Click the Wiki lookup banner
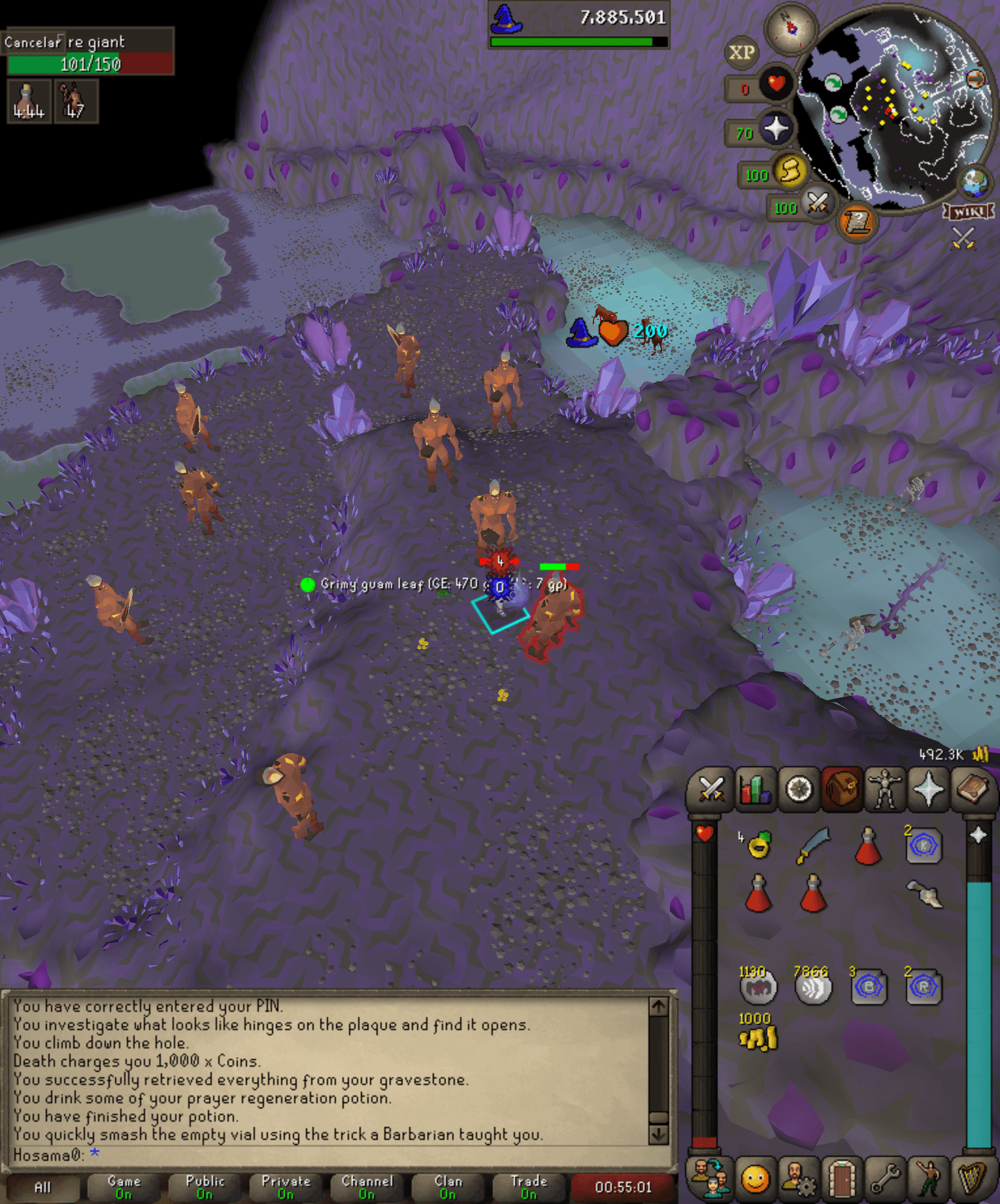 969,211
